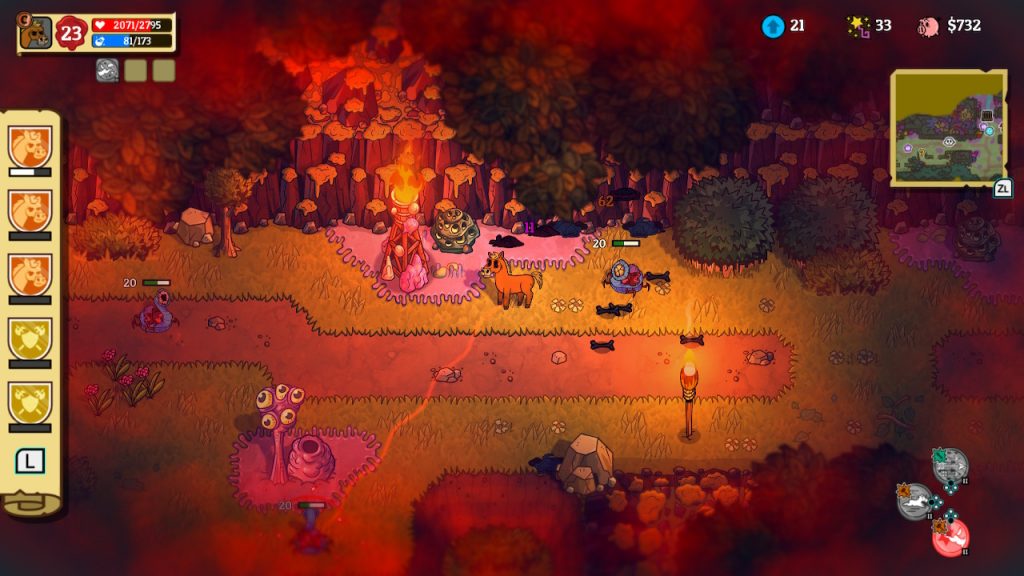This screenshot has height=576, width=1024.
Task: Activate the red glowing ability icon
Action: 950,537
